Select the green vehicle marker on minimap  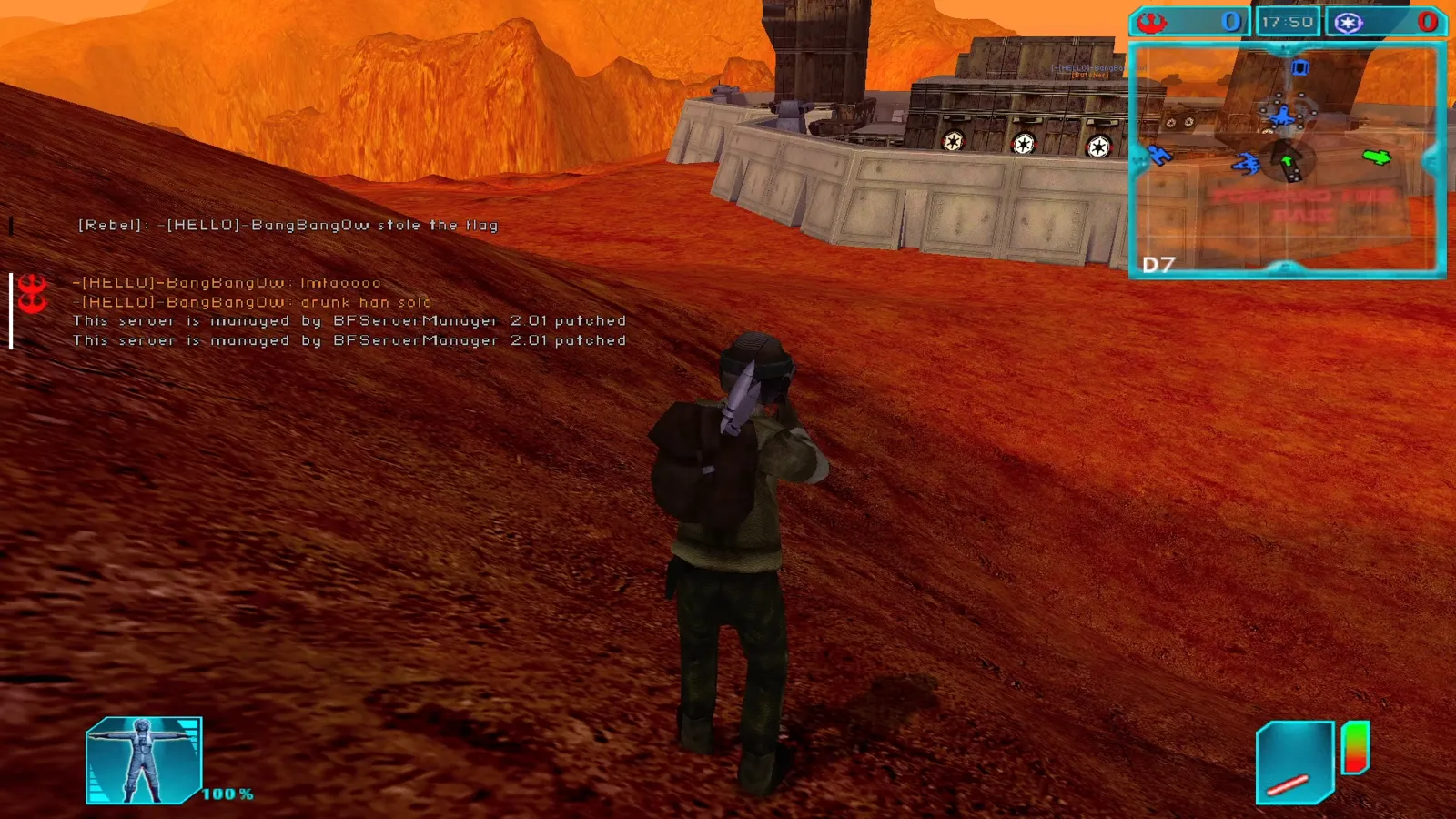(x=1377, y=157)
